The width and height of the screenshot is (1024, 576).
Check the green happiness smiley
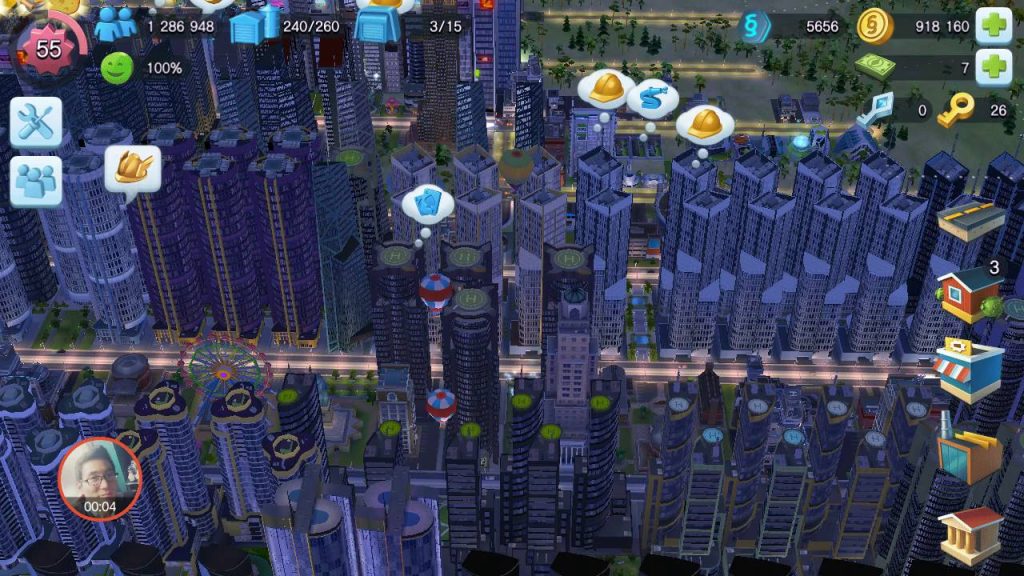[117, 68]
